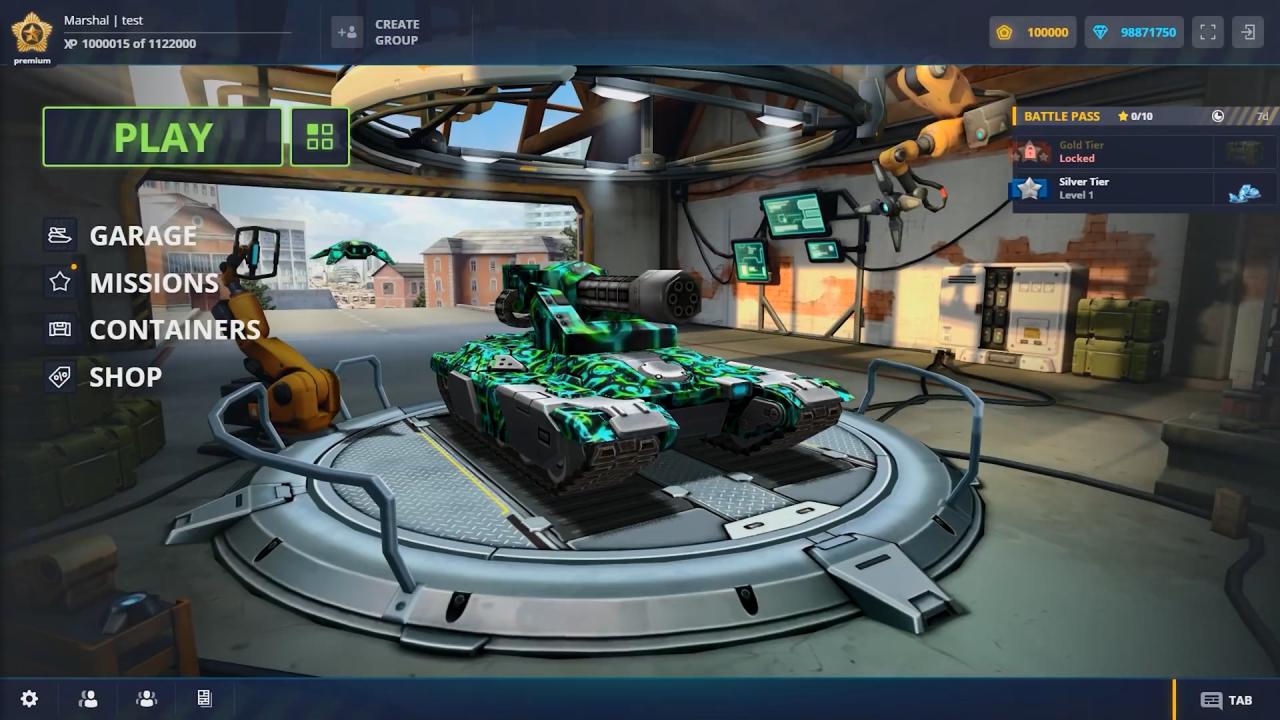Viewport: 1280px width, 720px height.
Task: Open the Containers menu
Action: (174, 330)
